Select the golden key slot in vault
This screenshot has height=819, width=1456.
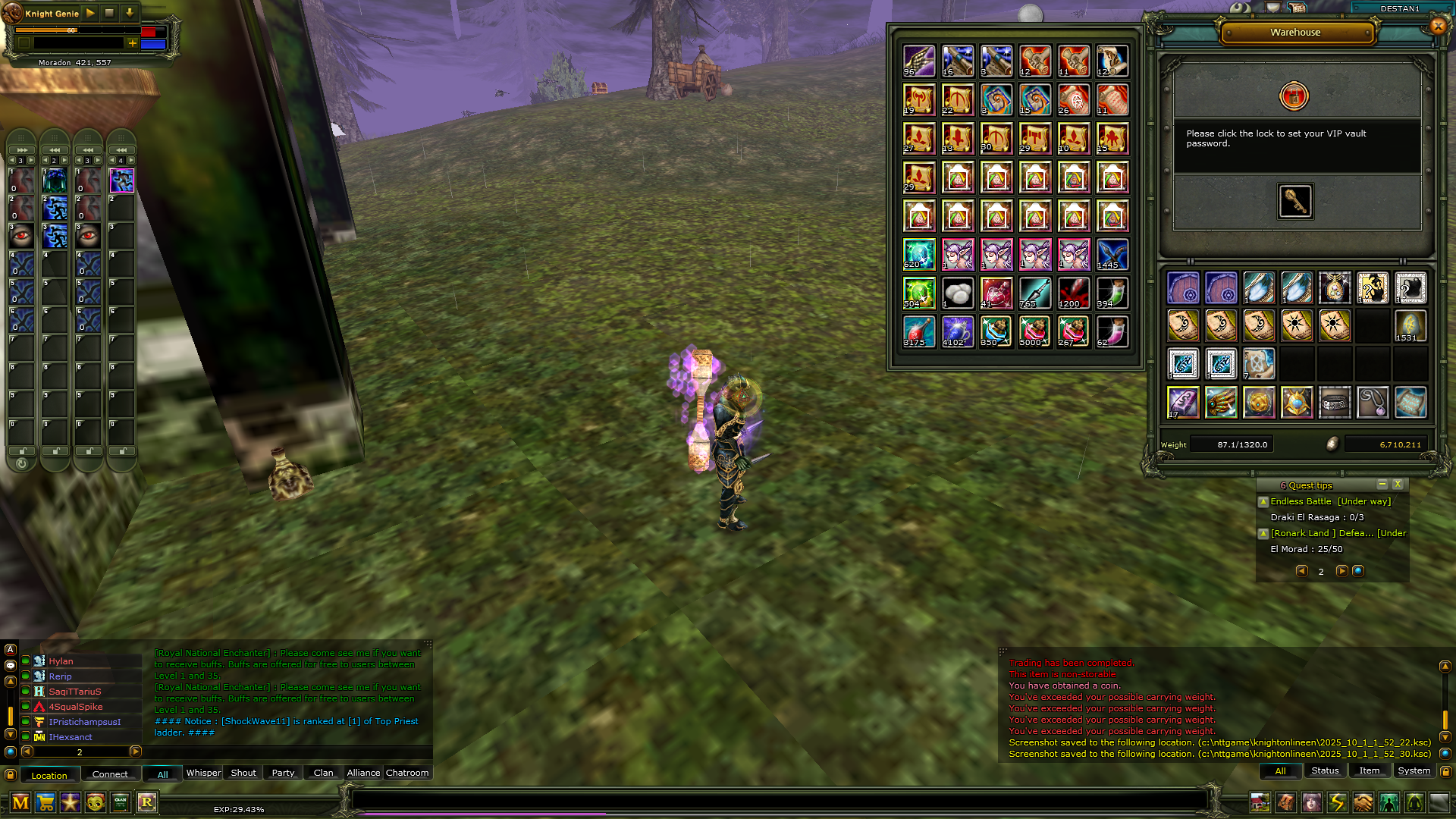(1295, 202)
